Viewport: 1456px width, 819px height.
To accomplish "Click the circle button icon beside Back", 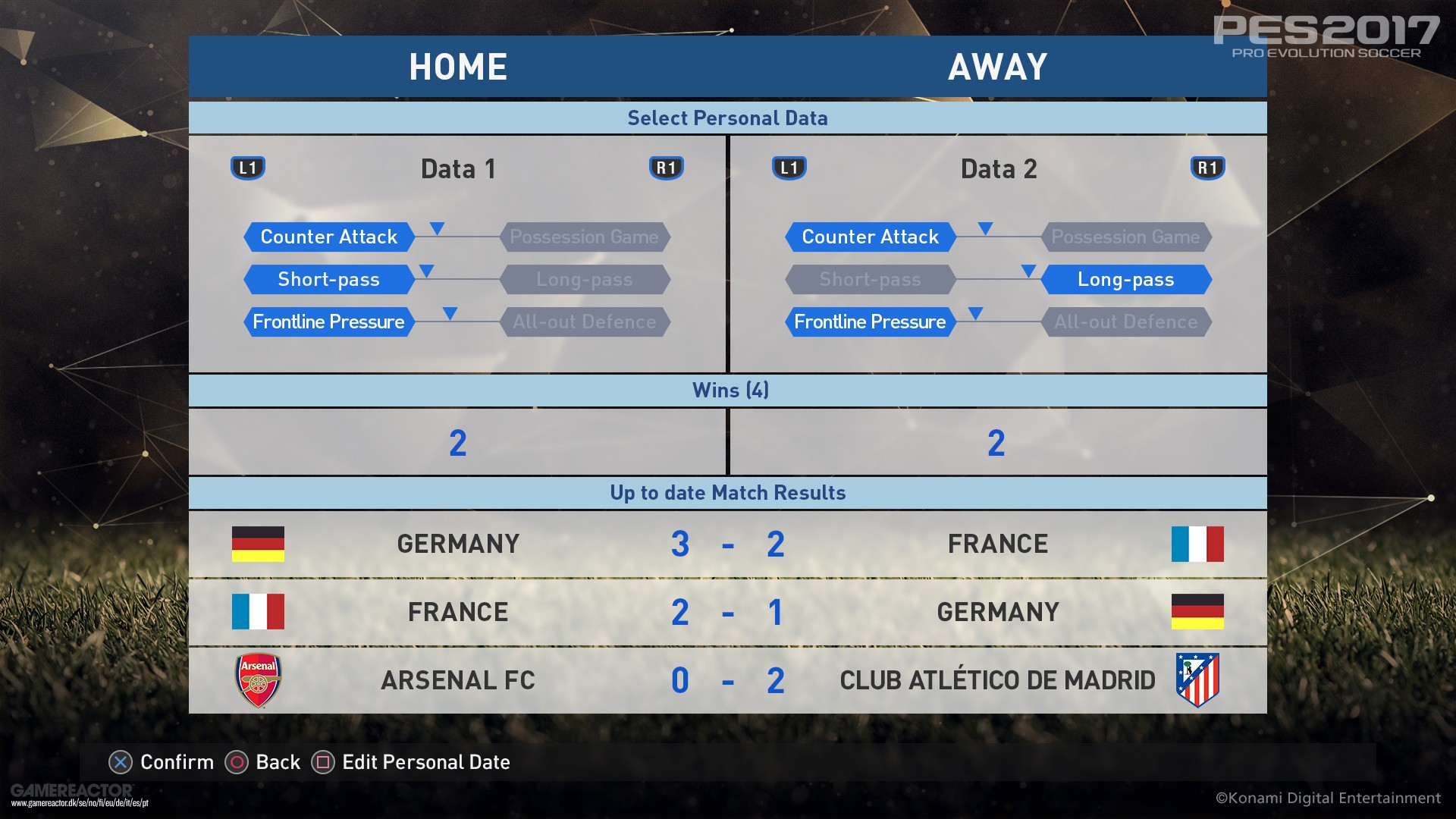I will tap(237, 761).
